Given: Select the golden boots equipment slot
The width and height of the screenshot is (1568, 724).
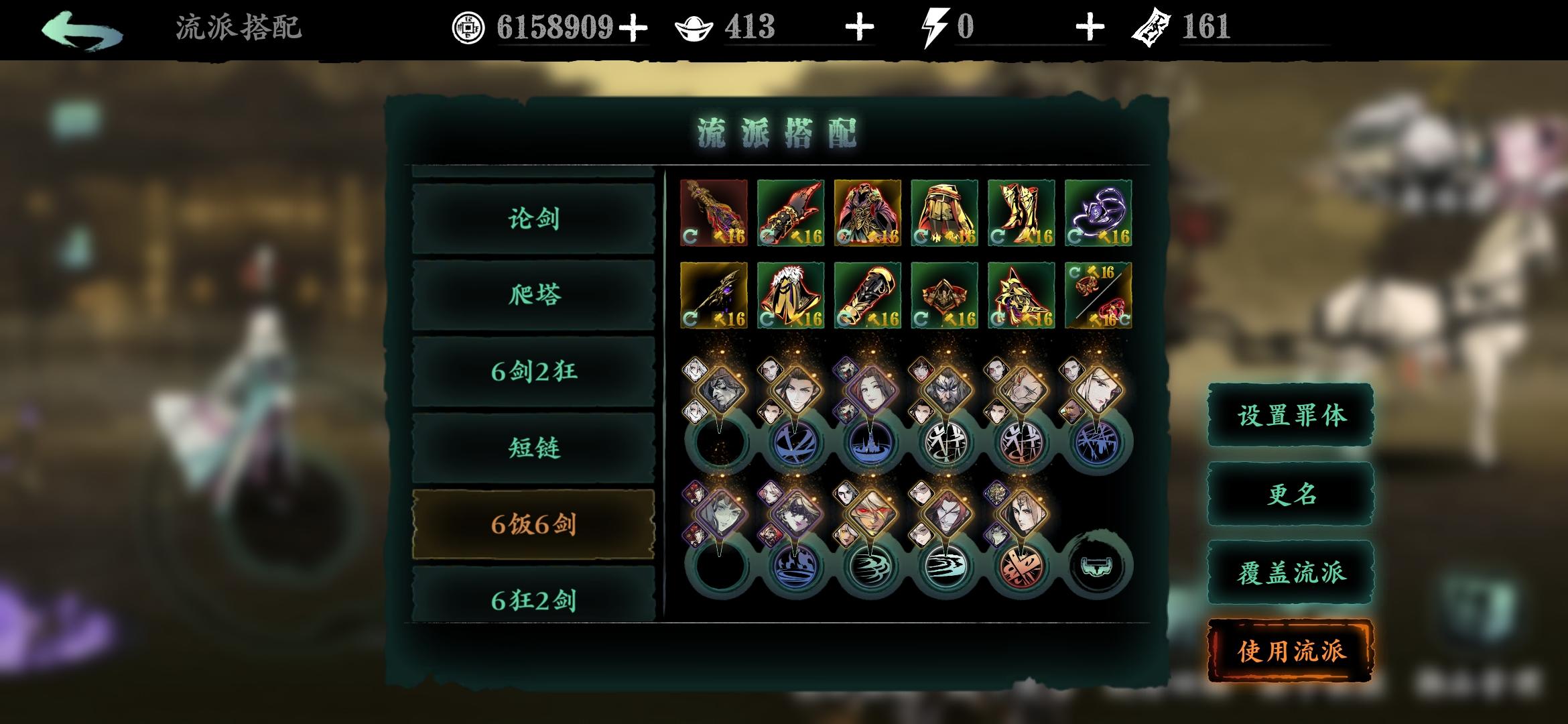Looking at the screenshot, I should click(1021, 213).
